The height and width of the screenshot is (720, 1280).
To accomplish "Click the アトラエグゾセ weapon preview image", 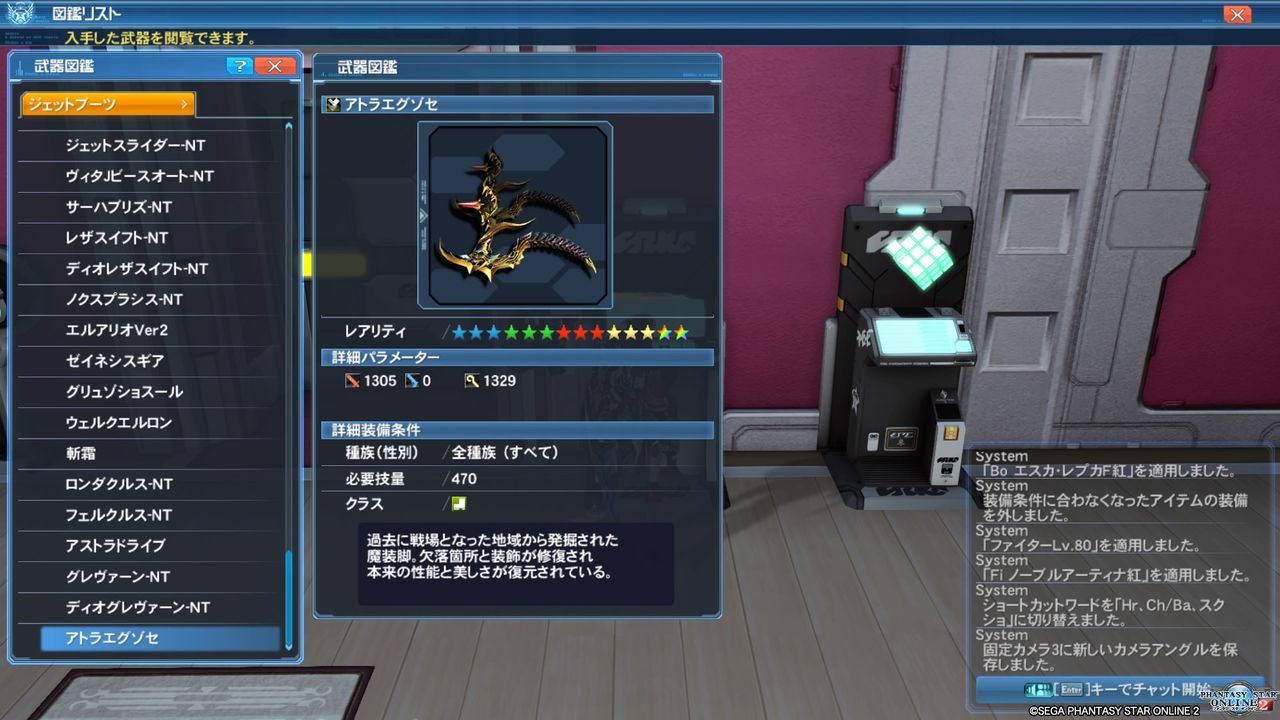I will [x=515, y=213].
